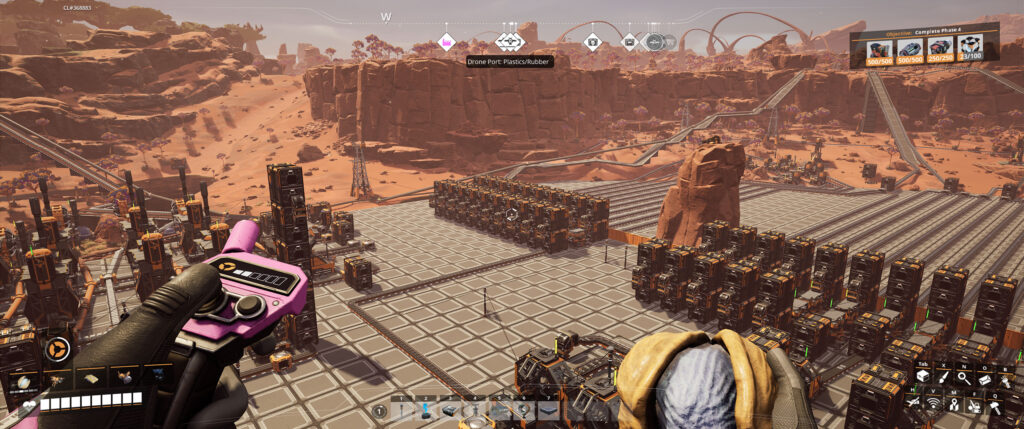1024x429 pixels.
Task: Choose hotbar slot number 3
Action: point(450,410)
